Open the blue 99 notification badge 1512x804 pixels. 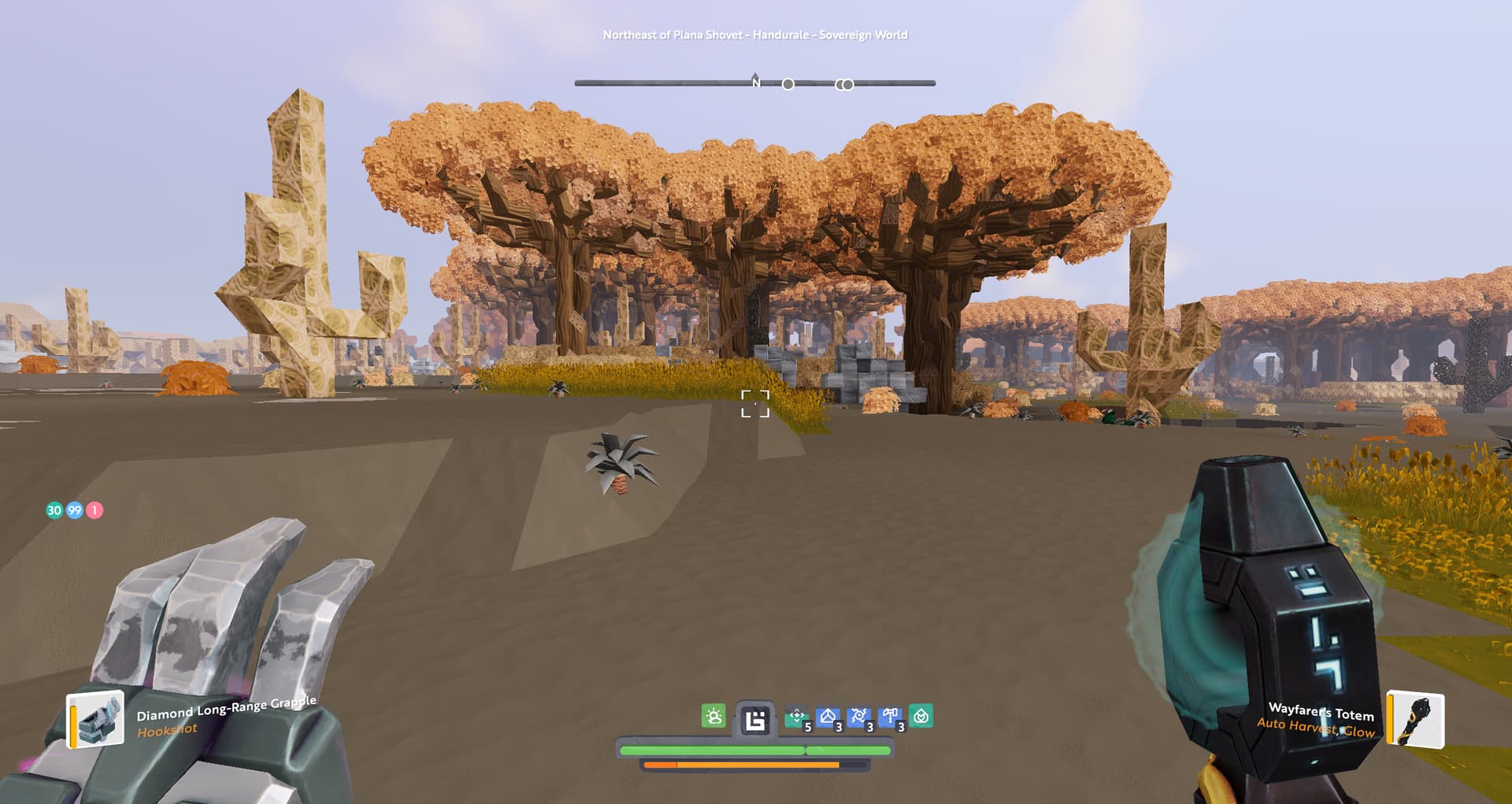[x=75, y=510]
